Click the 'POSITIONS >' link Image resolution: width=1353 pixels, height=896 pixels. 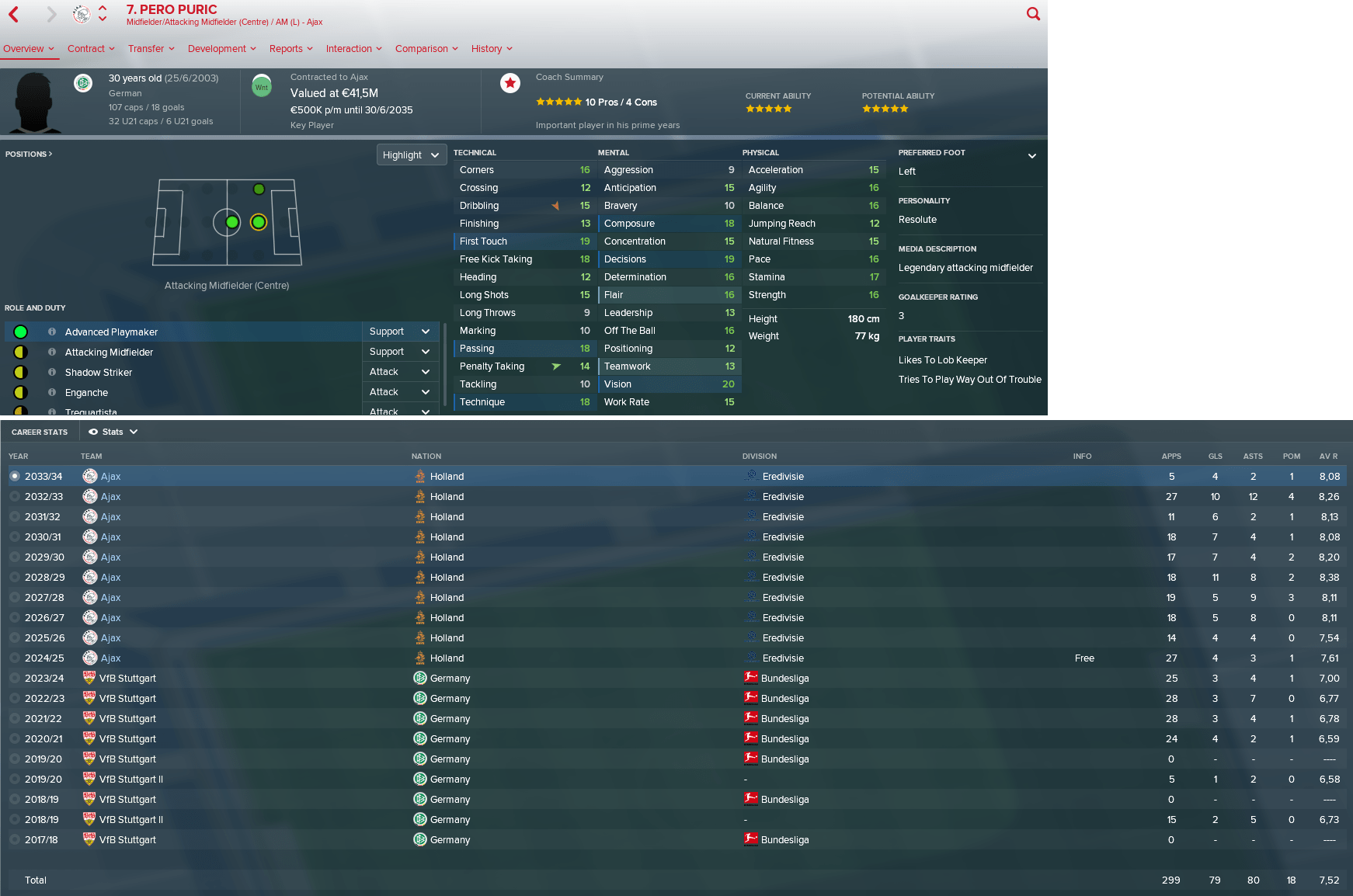pos(29,154)
